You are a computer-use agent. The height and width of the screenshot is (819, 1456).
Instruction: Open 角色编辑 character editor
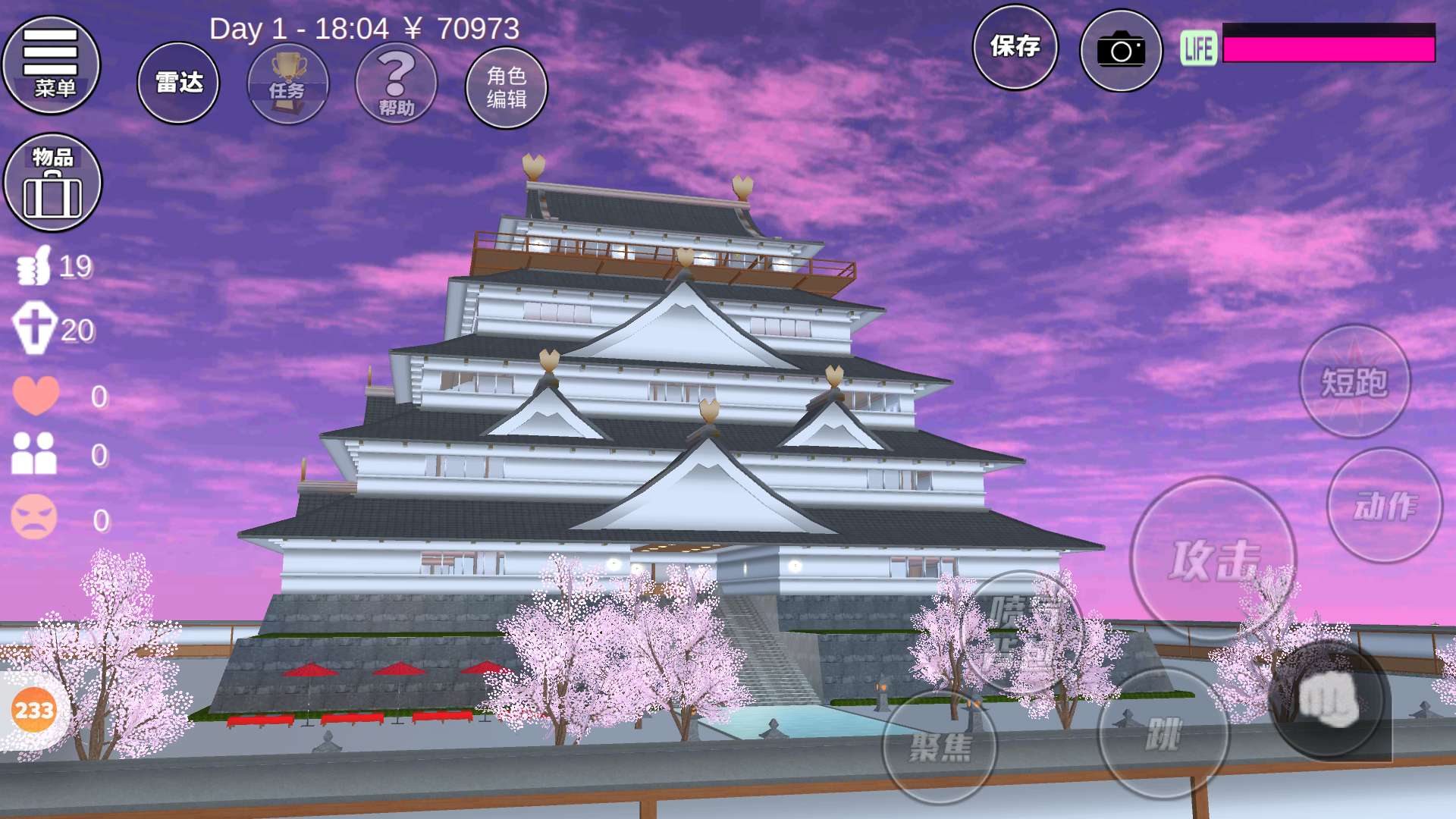click(x=506, y=87)
